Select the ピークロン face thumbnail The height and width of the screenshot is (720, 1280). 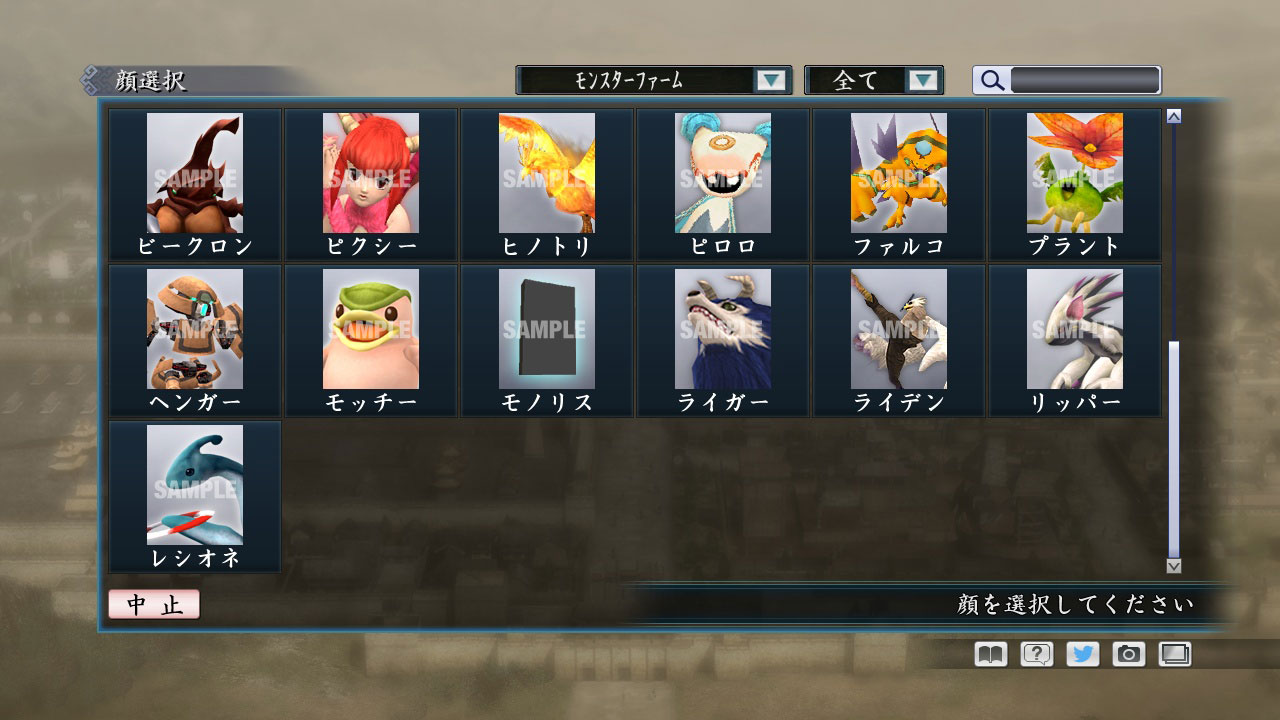point(194,175)
